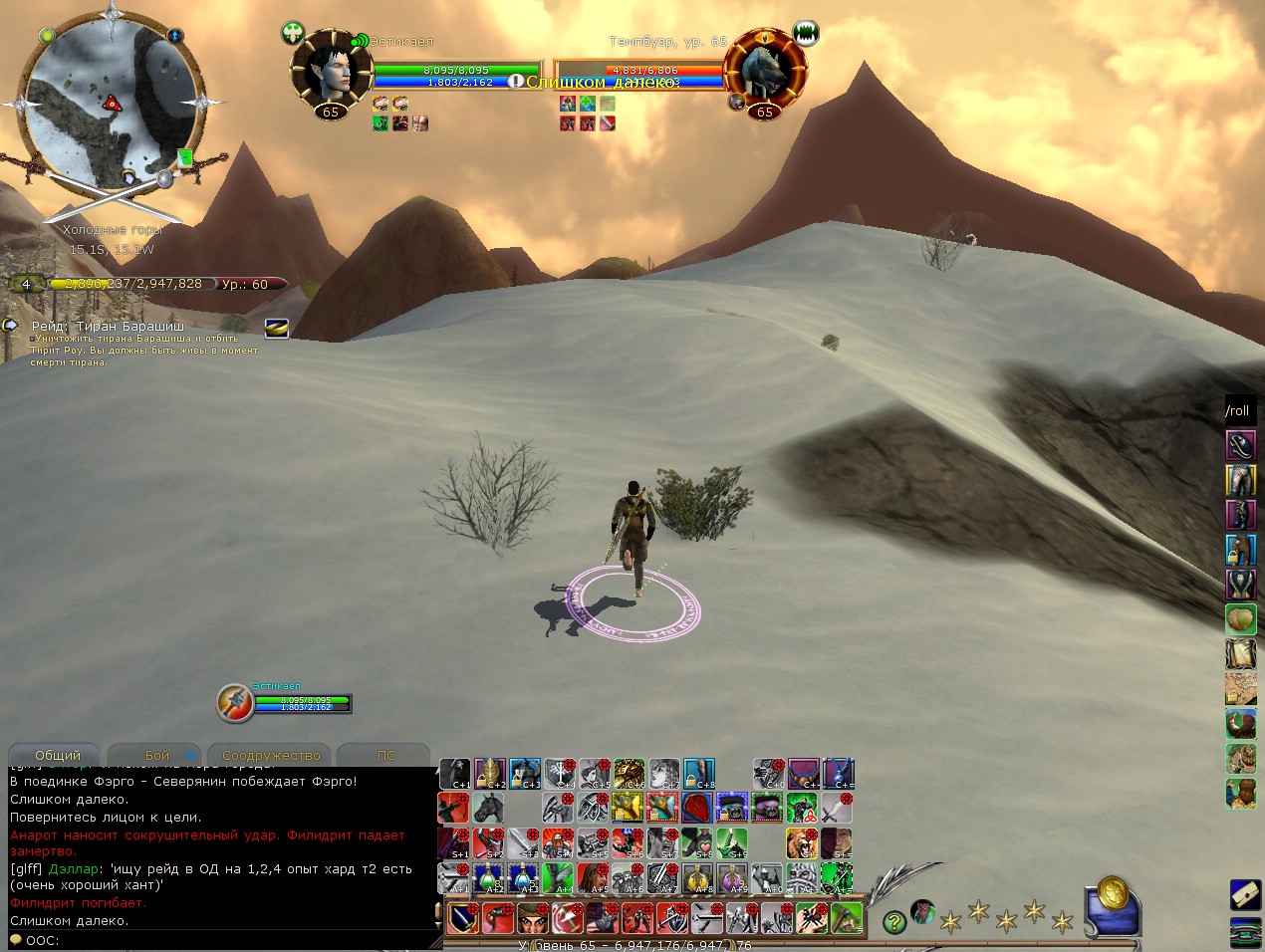Open the Бой chat tab
Image resolution: width=1265 pixels, height=952 pixels.
(156, 756)
